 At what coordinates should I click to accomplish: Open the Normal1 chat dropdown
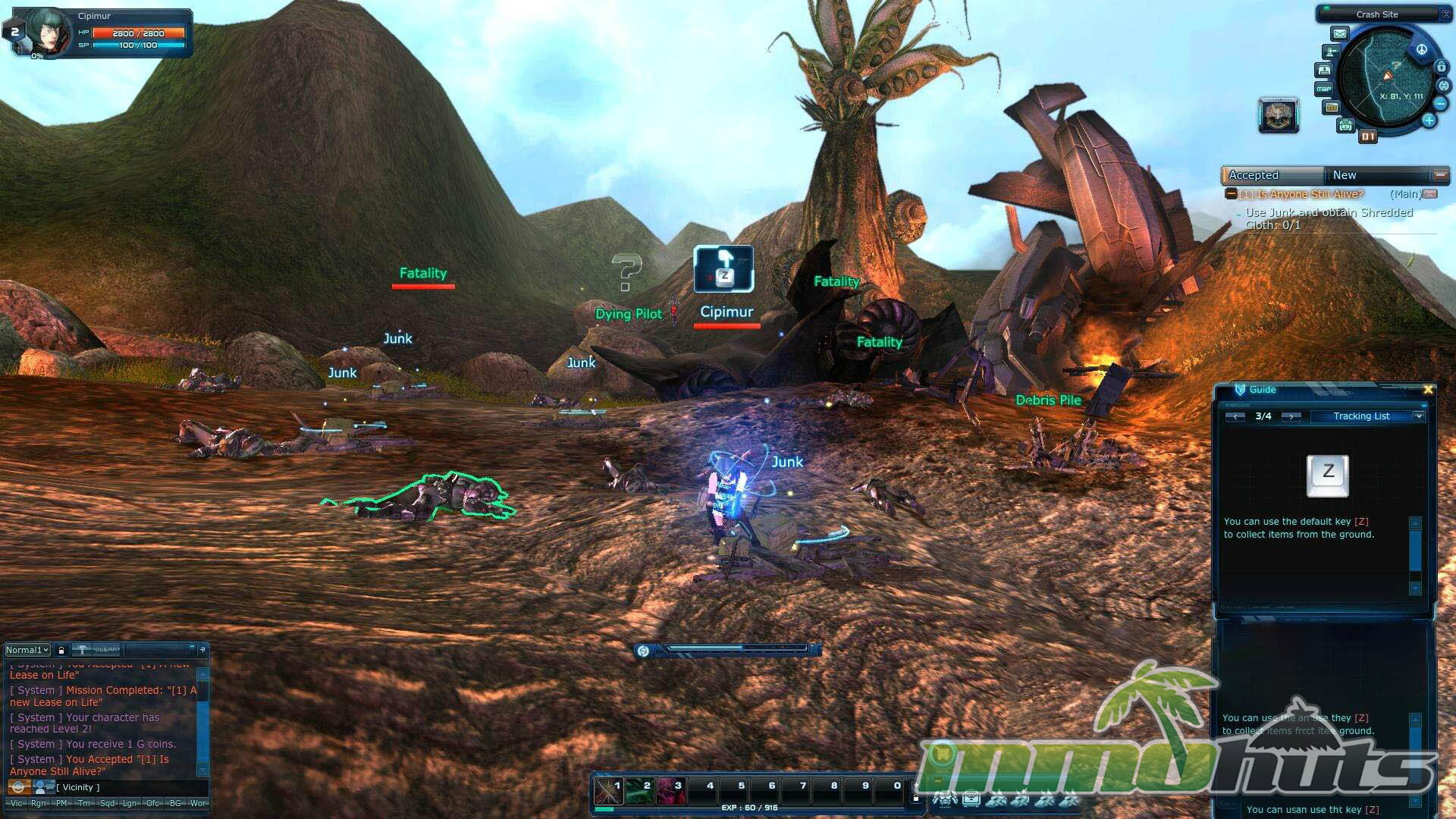[28, 650]
